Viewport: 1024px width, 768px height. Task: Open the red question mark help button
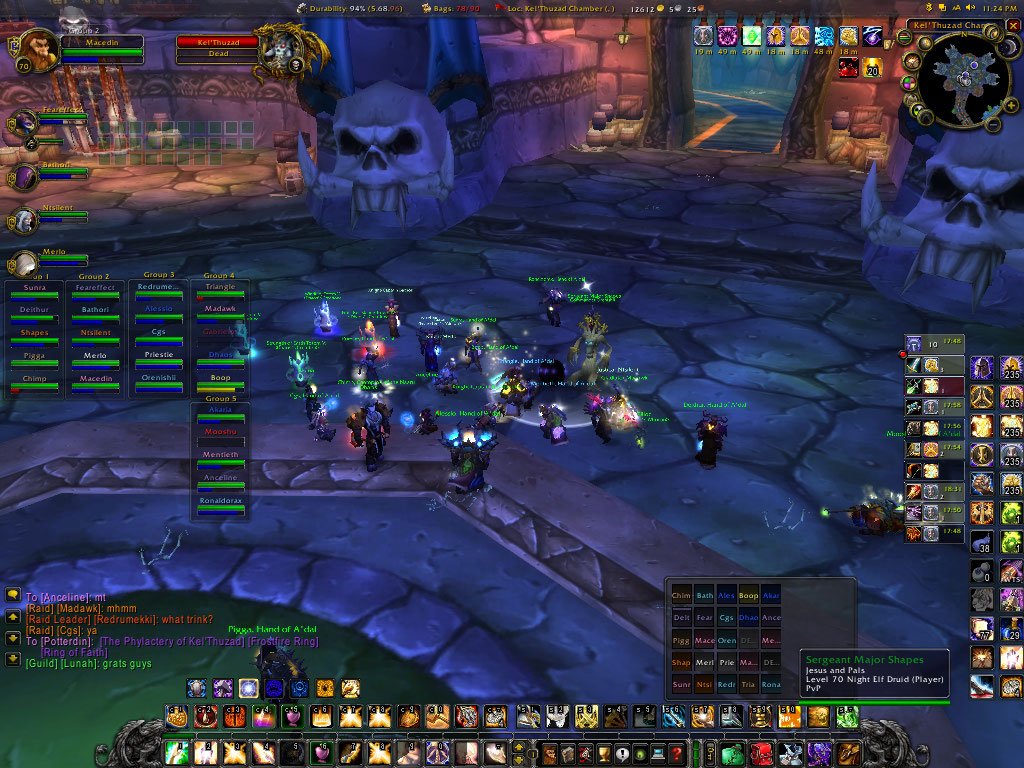click(677, 753)
